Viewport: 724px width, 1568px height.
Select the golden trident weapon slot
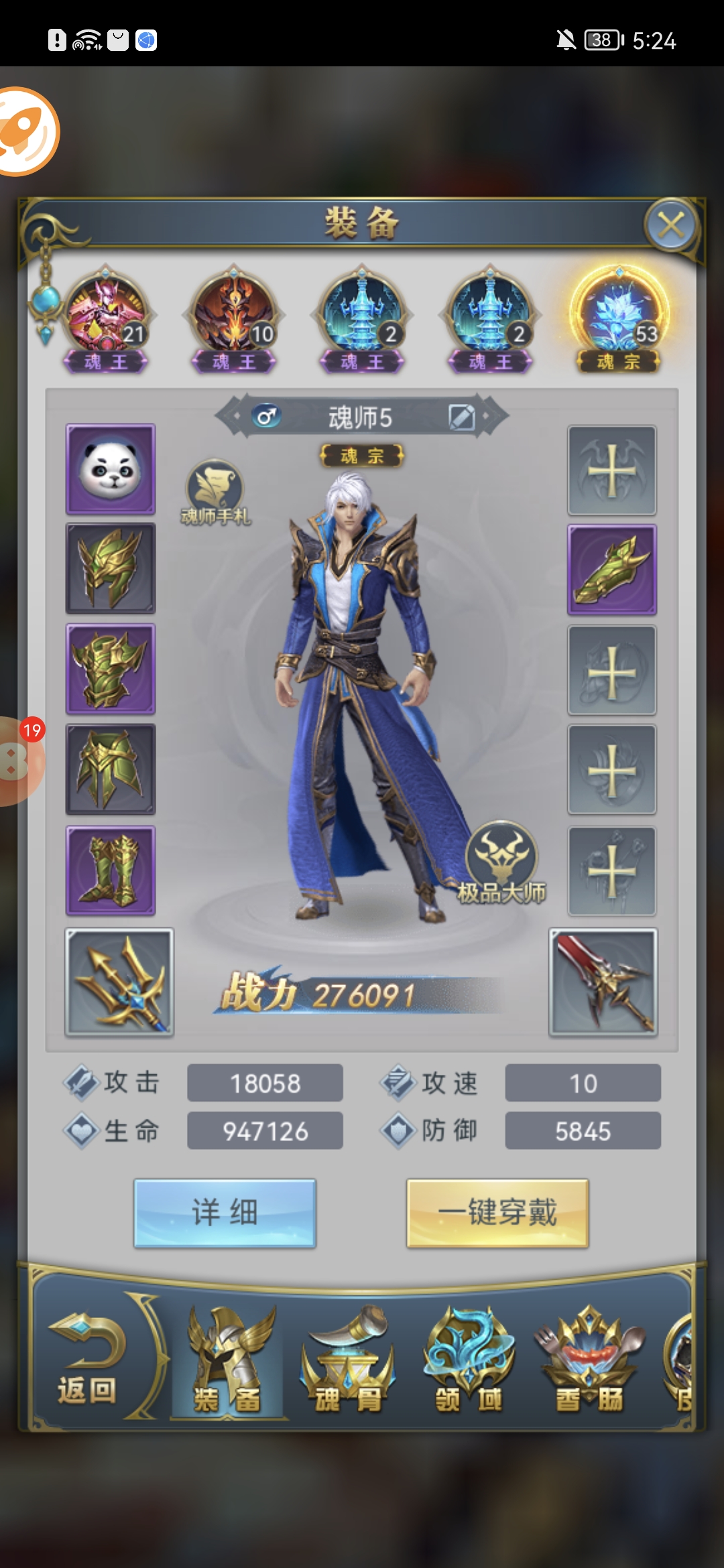click(x=119, y=982)
